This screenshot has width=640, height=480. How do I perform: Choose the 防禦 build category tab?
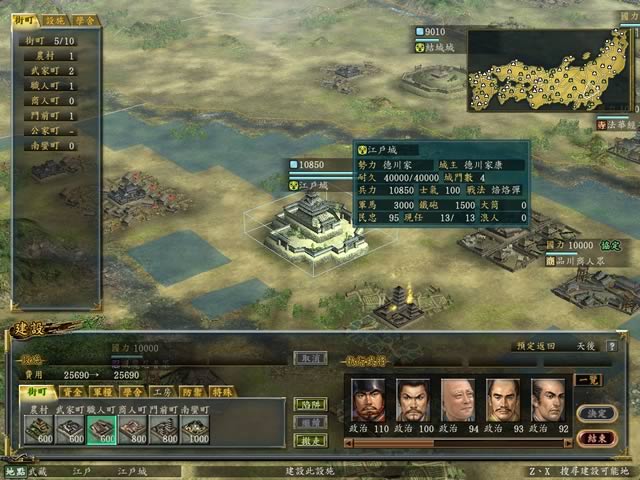(x=194, y=393)
